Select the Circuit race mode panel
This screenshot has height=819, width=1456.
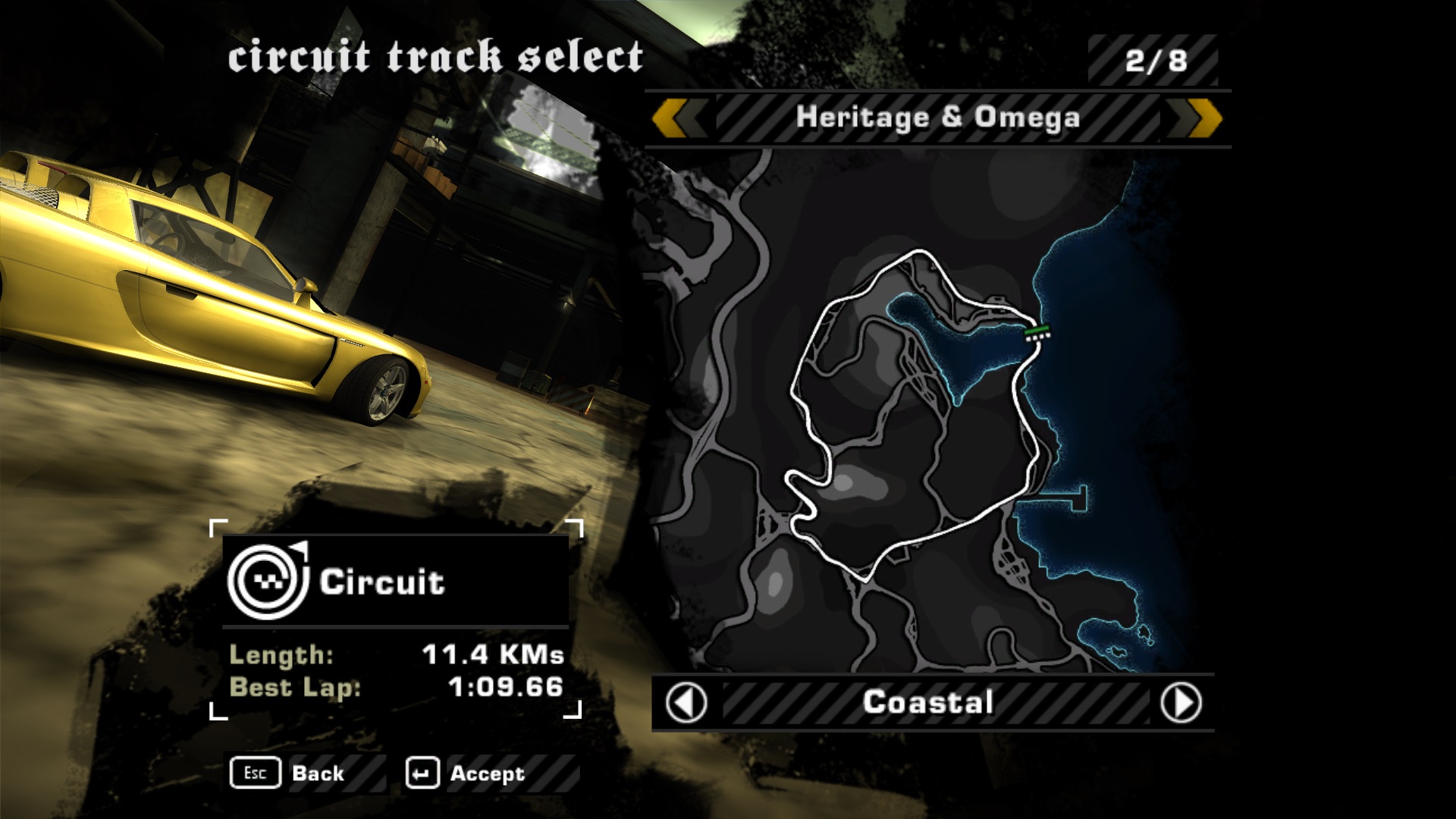tap(394, 582)
